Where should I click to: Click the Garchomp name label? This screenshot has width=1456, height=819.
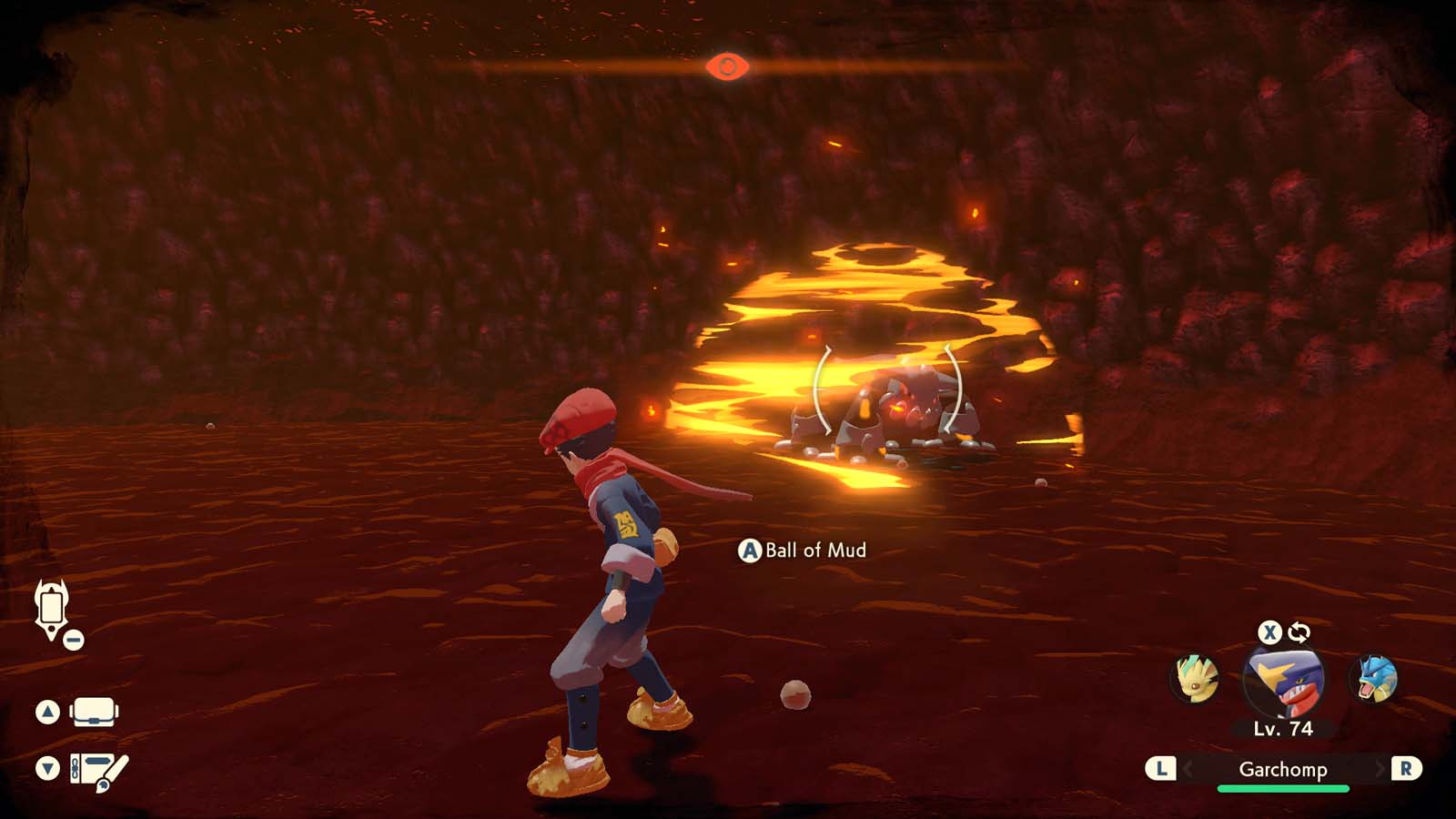(1282, 770)
